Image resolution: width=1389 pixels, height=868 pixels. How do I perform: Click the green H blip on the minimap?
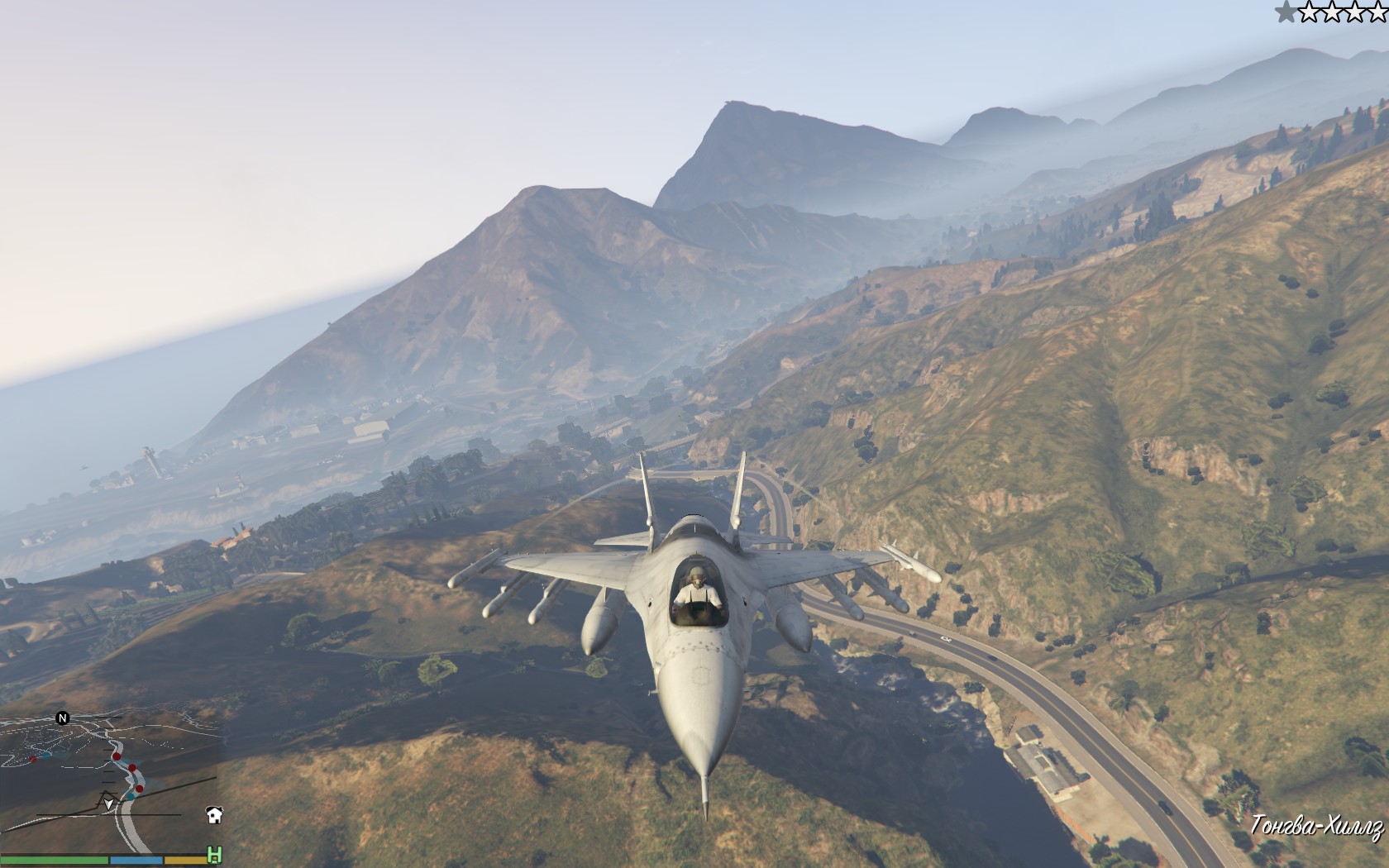click(x=214, y=855)
